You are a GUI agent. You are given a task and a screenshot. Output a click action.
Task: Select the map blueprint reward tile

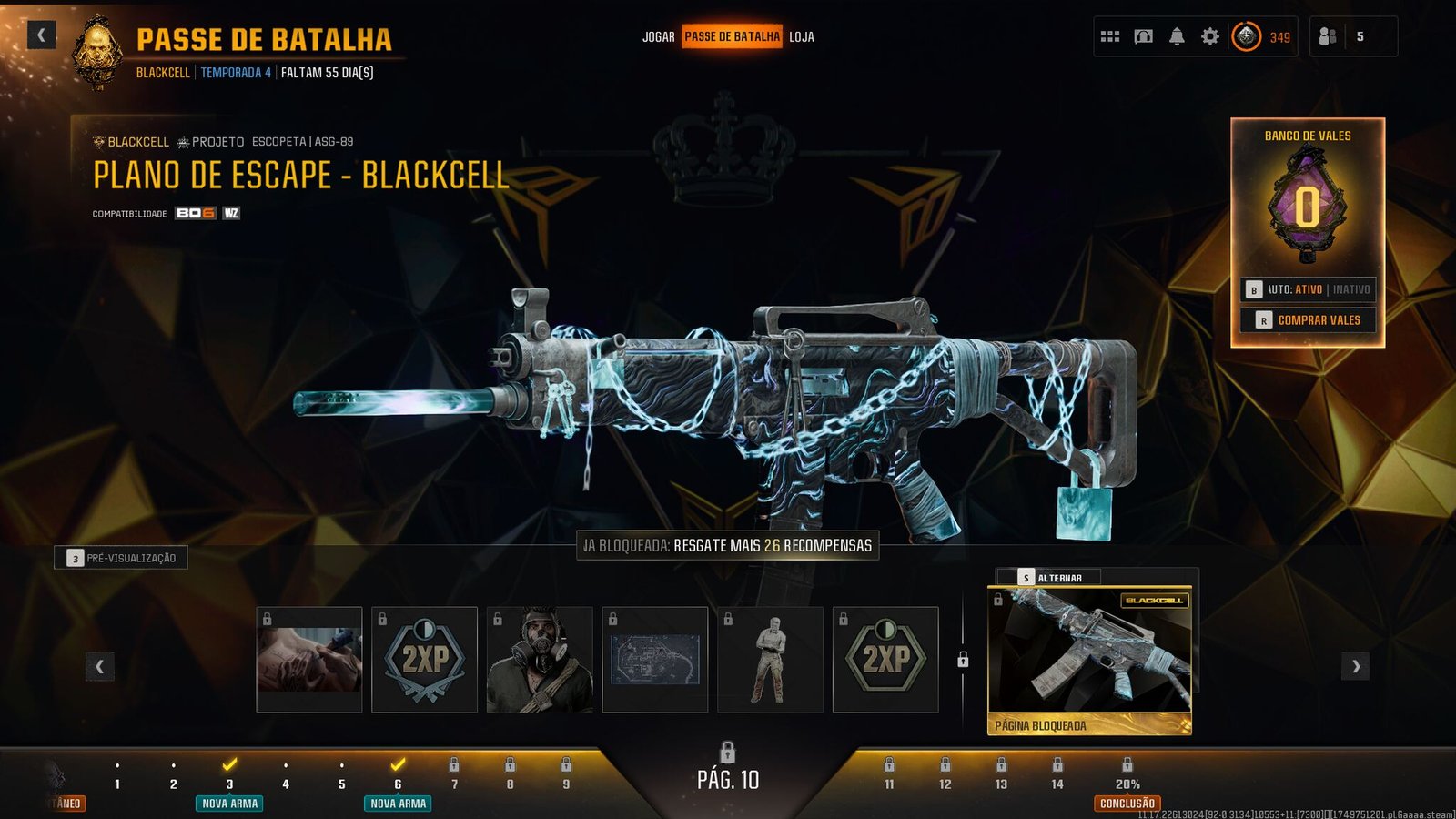pyautogui.click(x=655, y=660)
